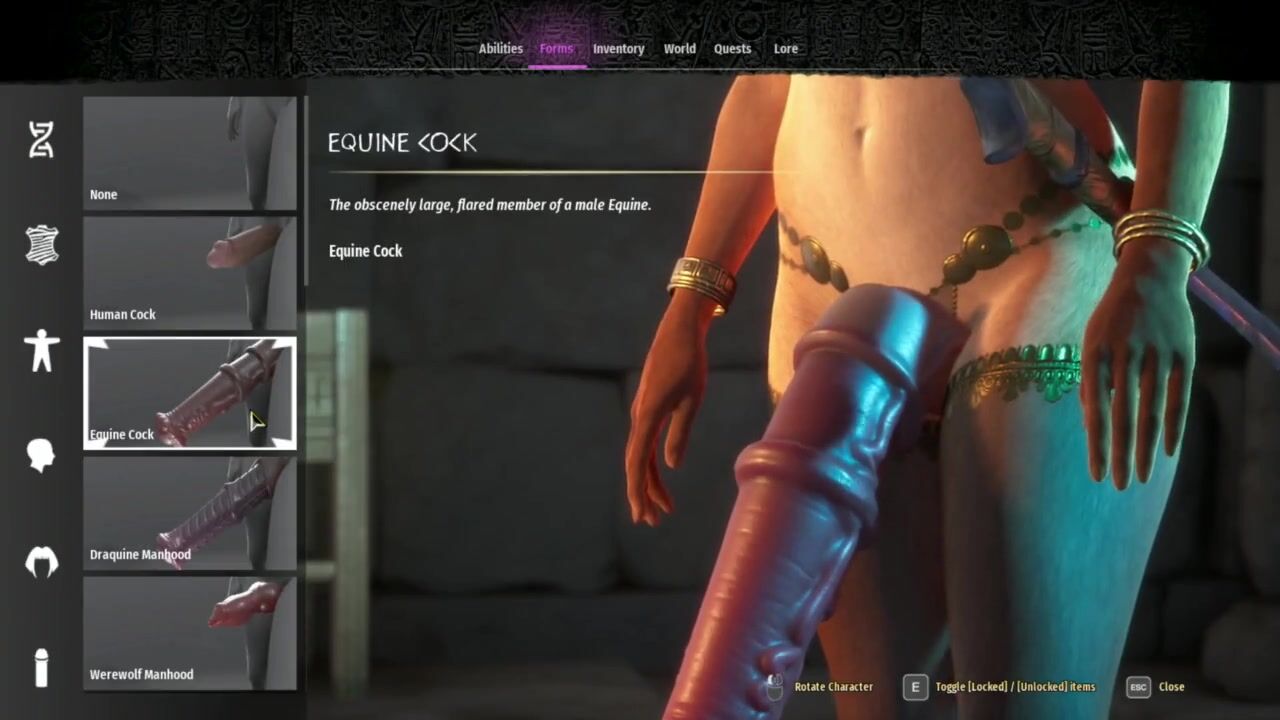Switch to the head profile category

pyautogui.click(x=41, y=455)
